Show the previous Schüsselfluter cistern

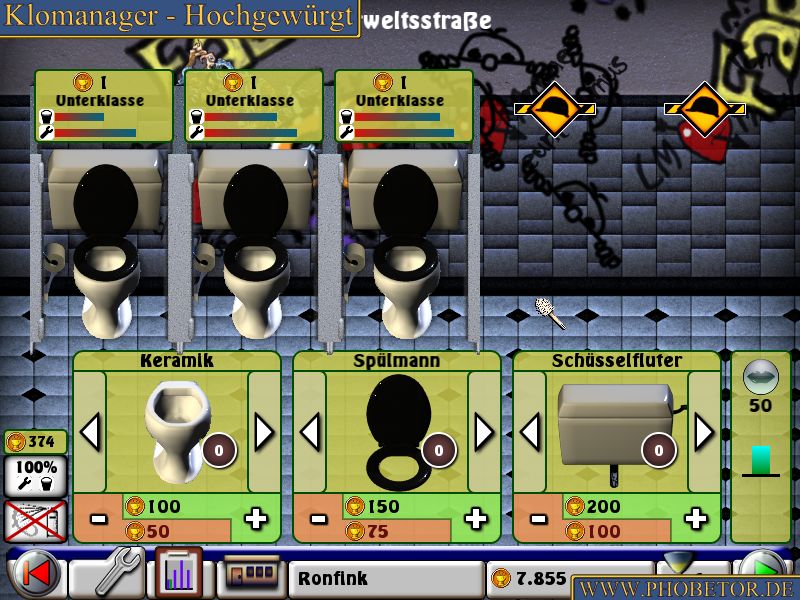[531, 433]
